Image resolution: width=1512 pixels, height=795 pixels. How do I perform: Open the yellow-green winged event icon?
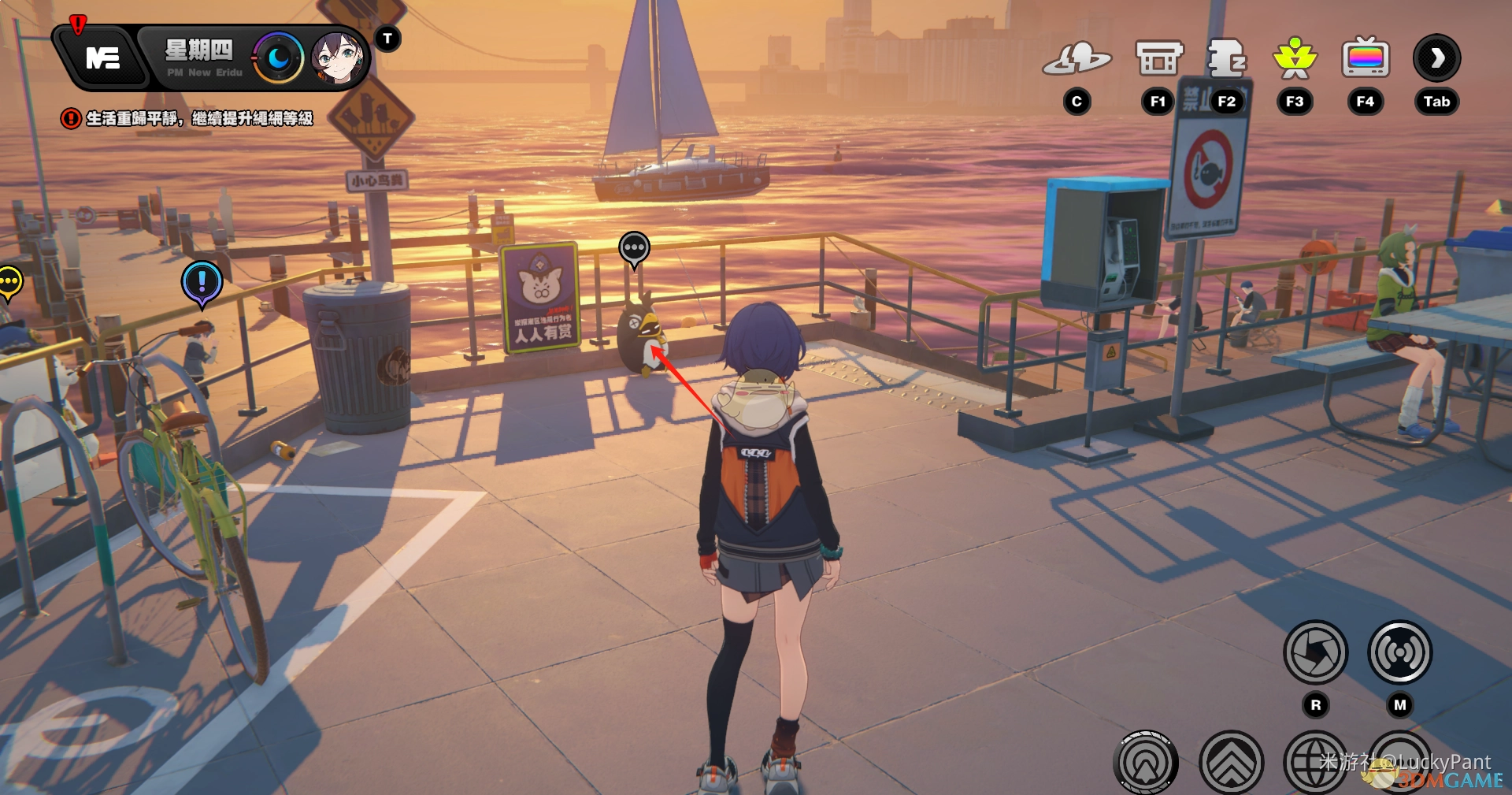tap(1295, 58)
